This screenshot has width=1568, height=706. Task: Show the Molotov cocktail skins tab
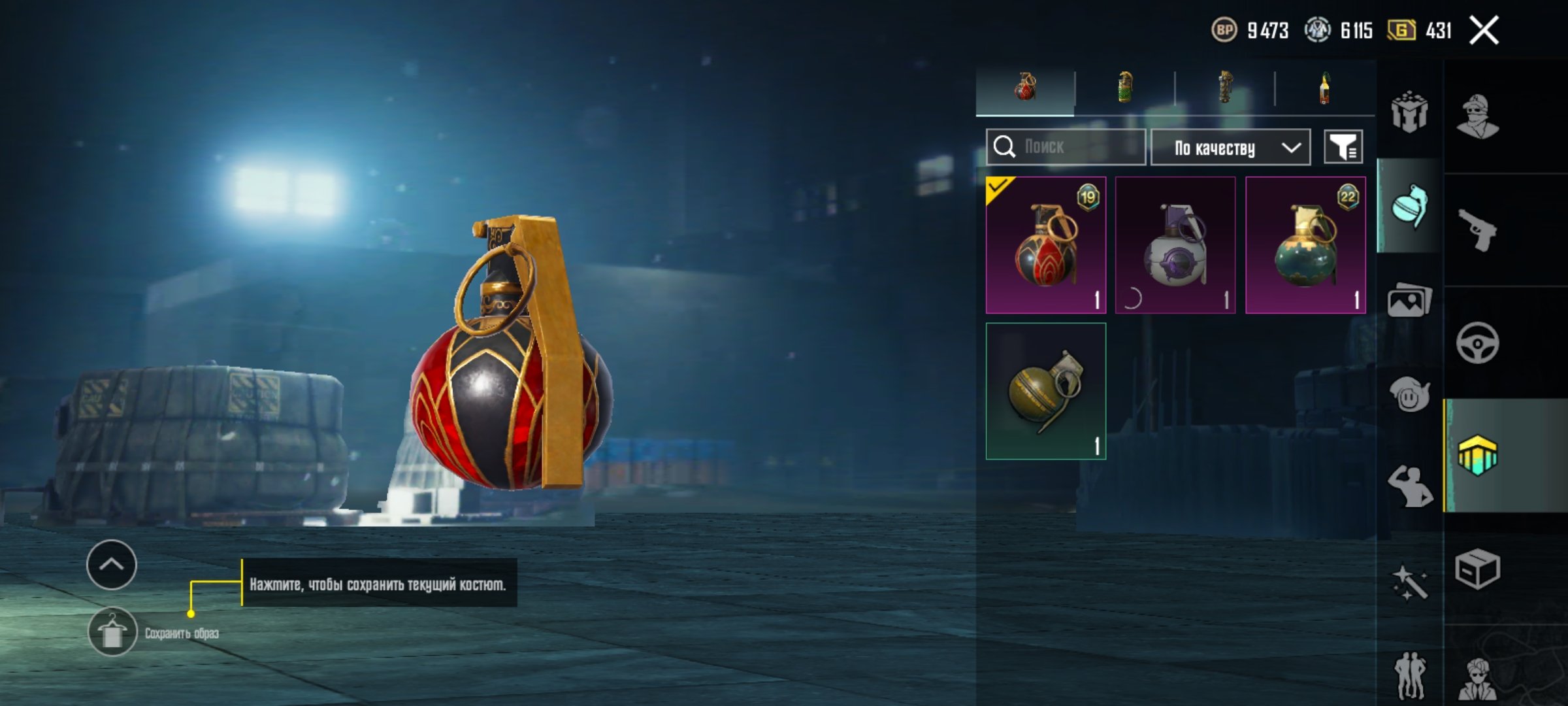[1324, 88]
